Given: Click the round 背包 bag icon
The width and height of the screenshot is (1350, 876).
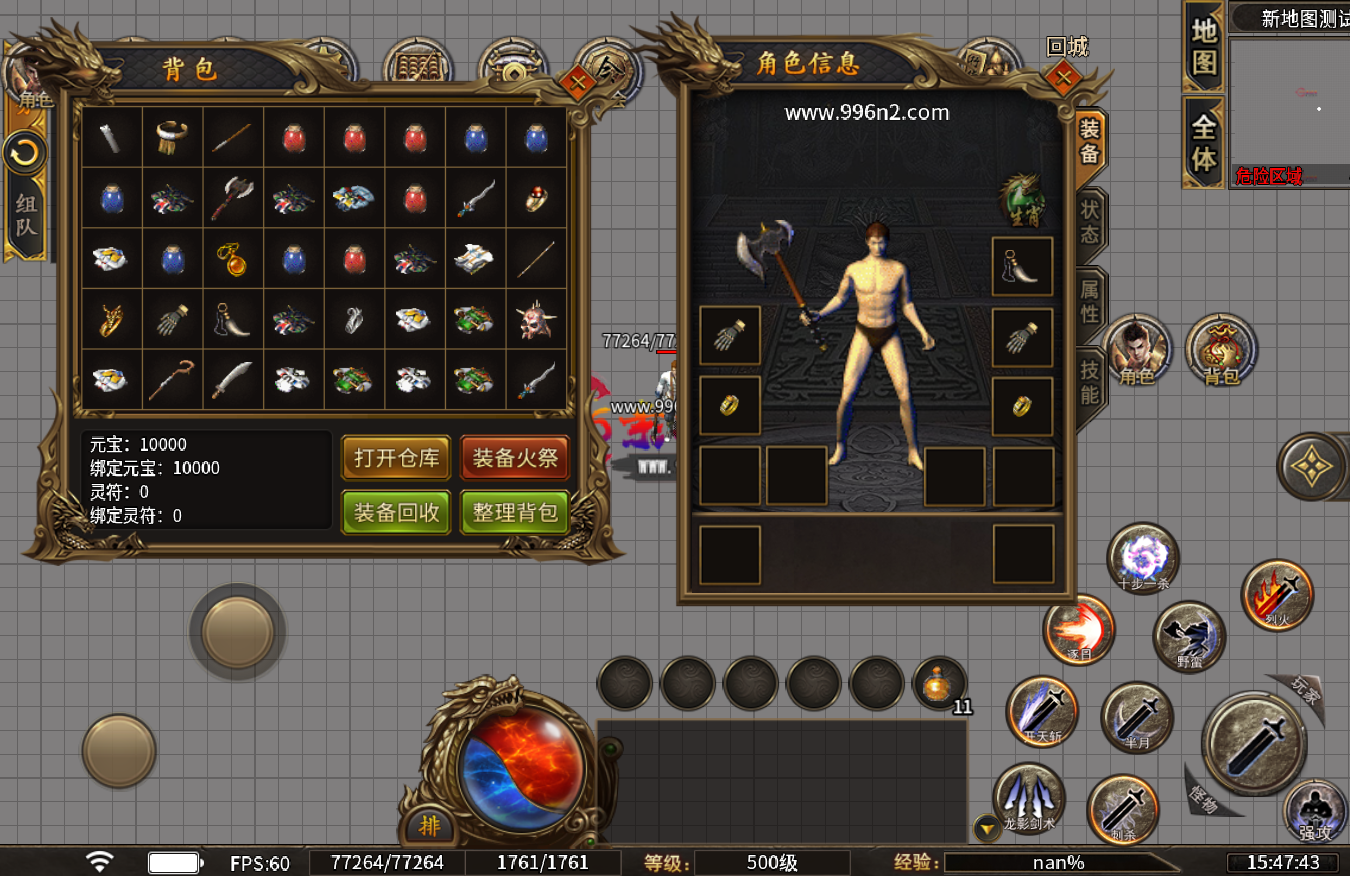Looking at the screenshot, I should coord(1221,350).
